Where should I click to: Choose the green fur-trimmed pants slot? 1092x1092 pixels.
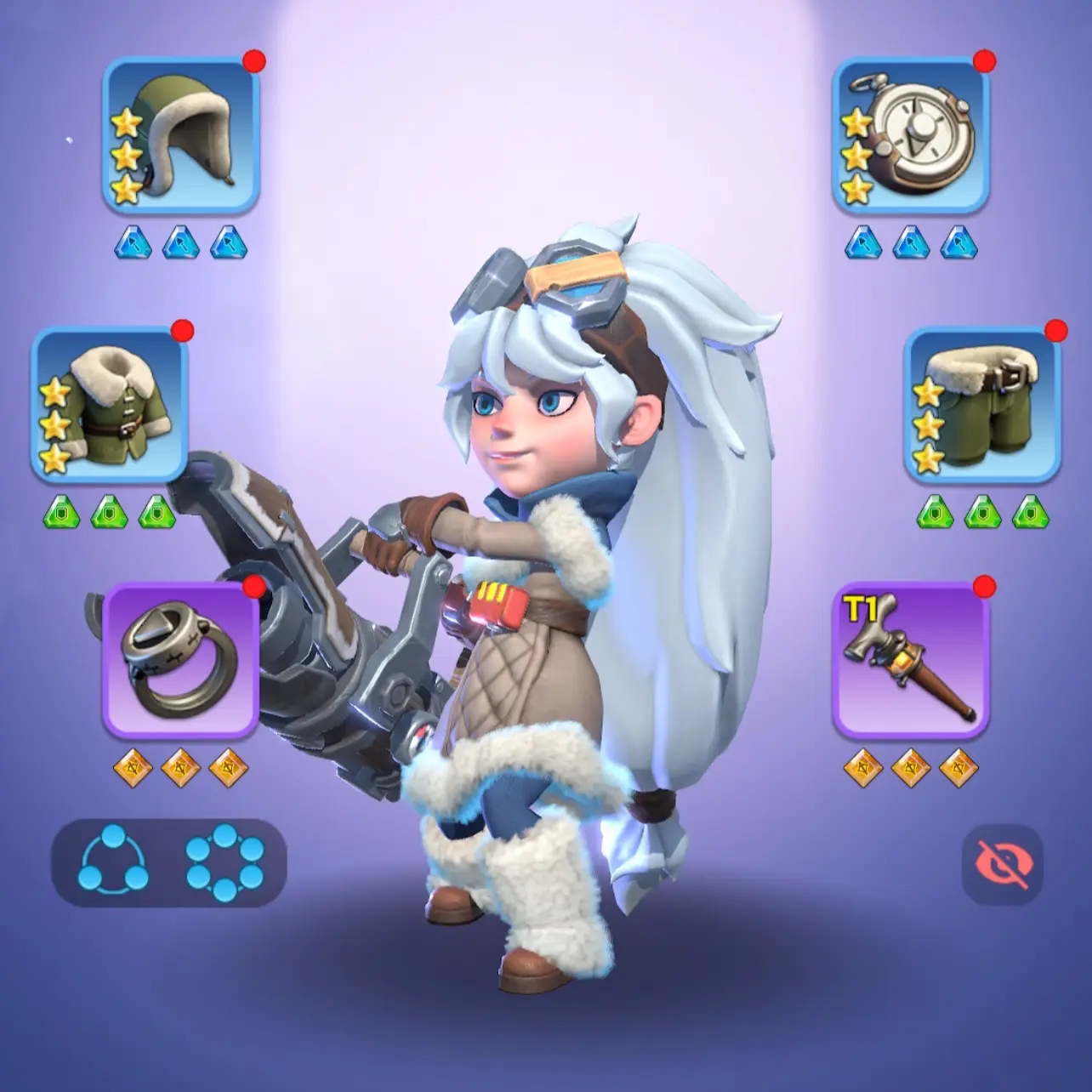pos(981,404)
